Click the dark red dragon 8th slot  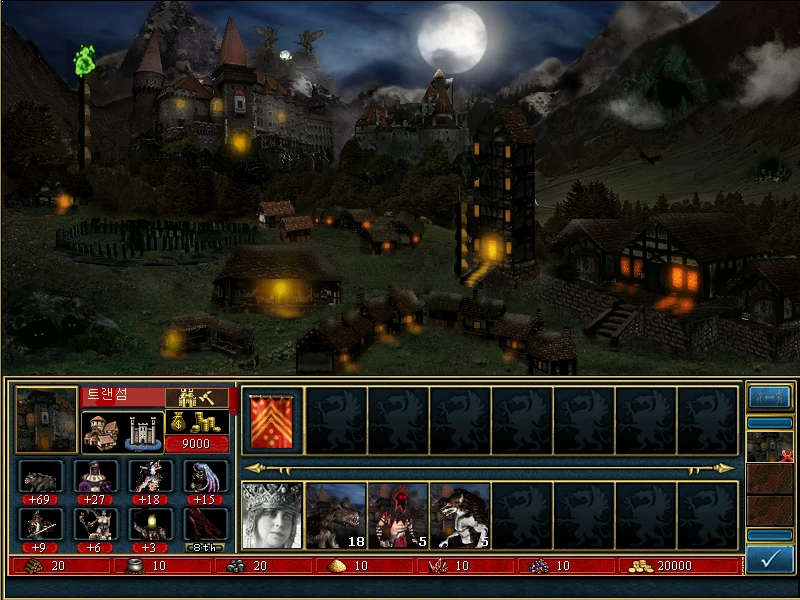[205, 526]
